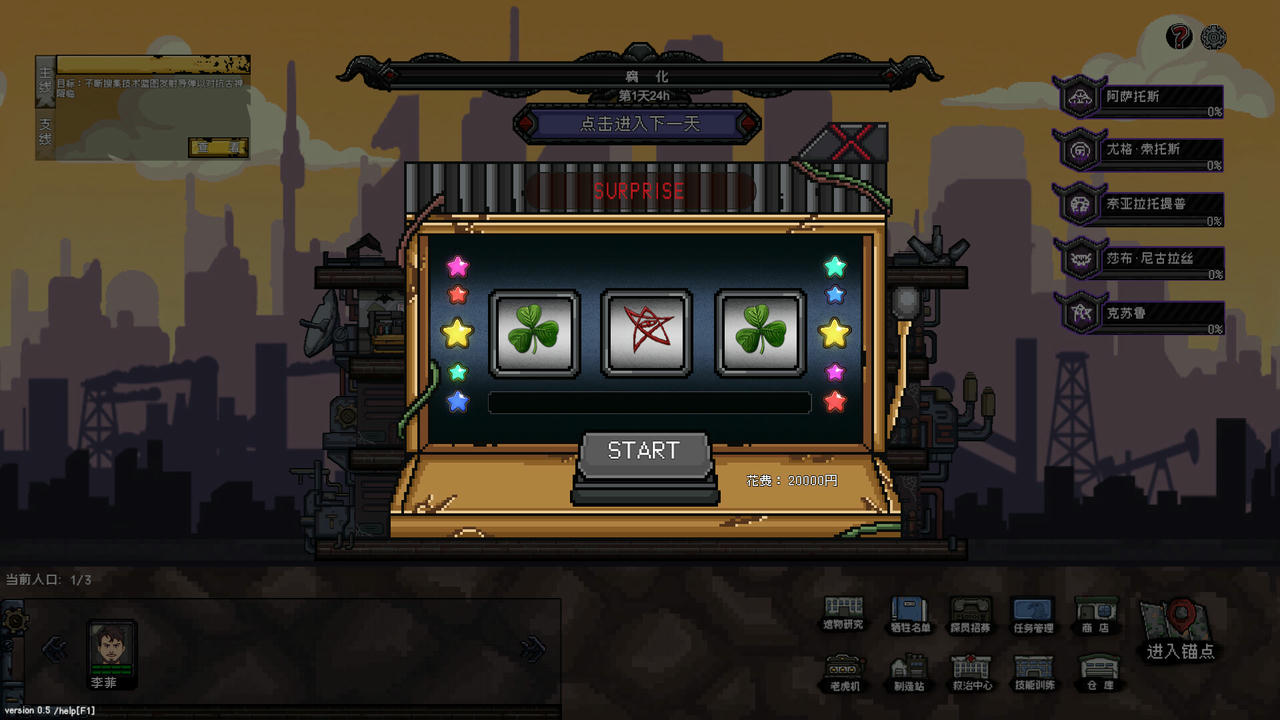Viewport: 1280px width, 720px height.
Task: Open 任务管理 mission management
Action: (x=1033, y=613)
